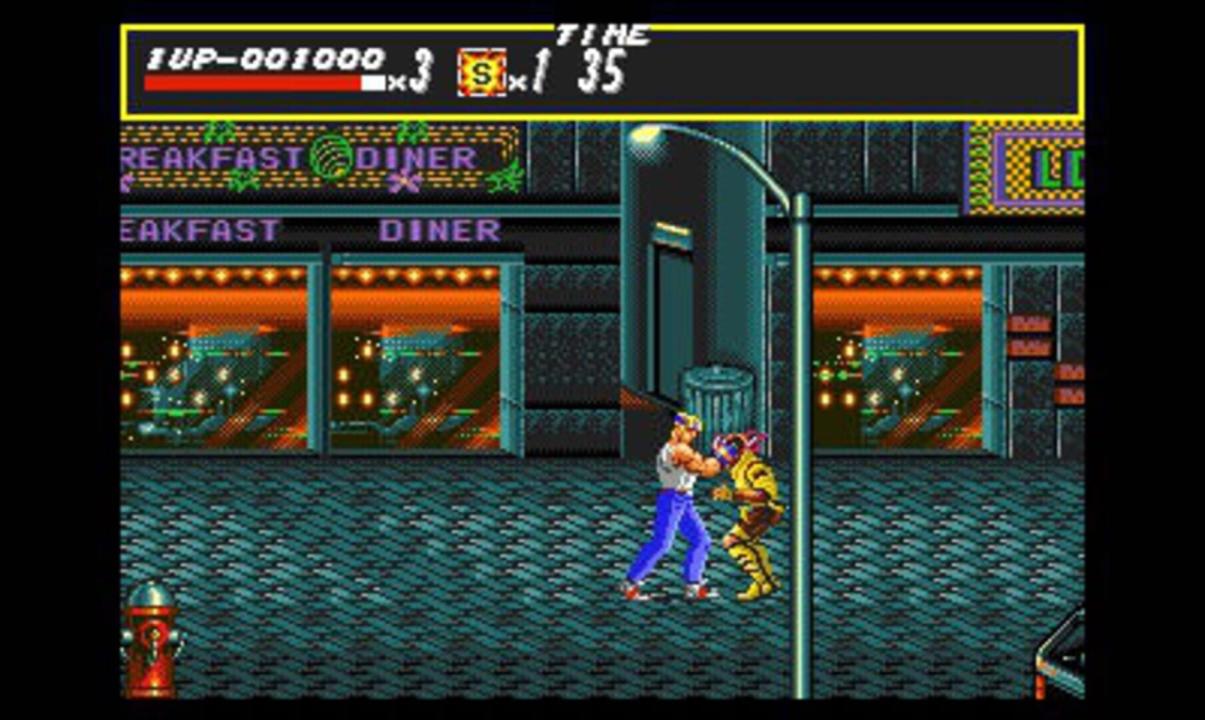Activate the S special attack icon
The width and height of the screenshot is (1205, 720).
pyautogui.click(x=481, y=73)
